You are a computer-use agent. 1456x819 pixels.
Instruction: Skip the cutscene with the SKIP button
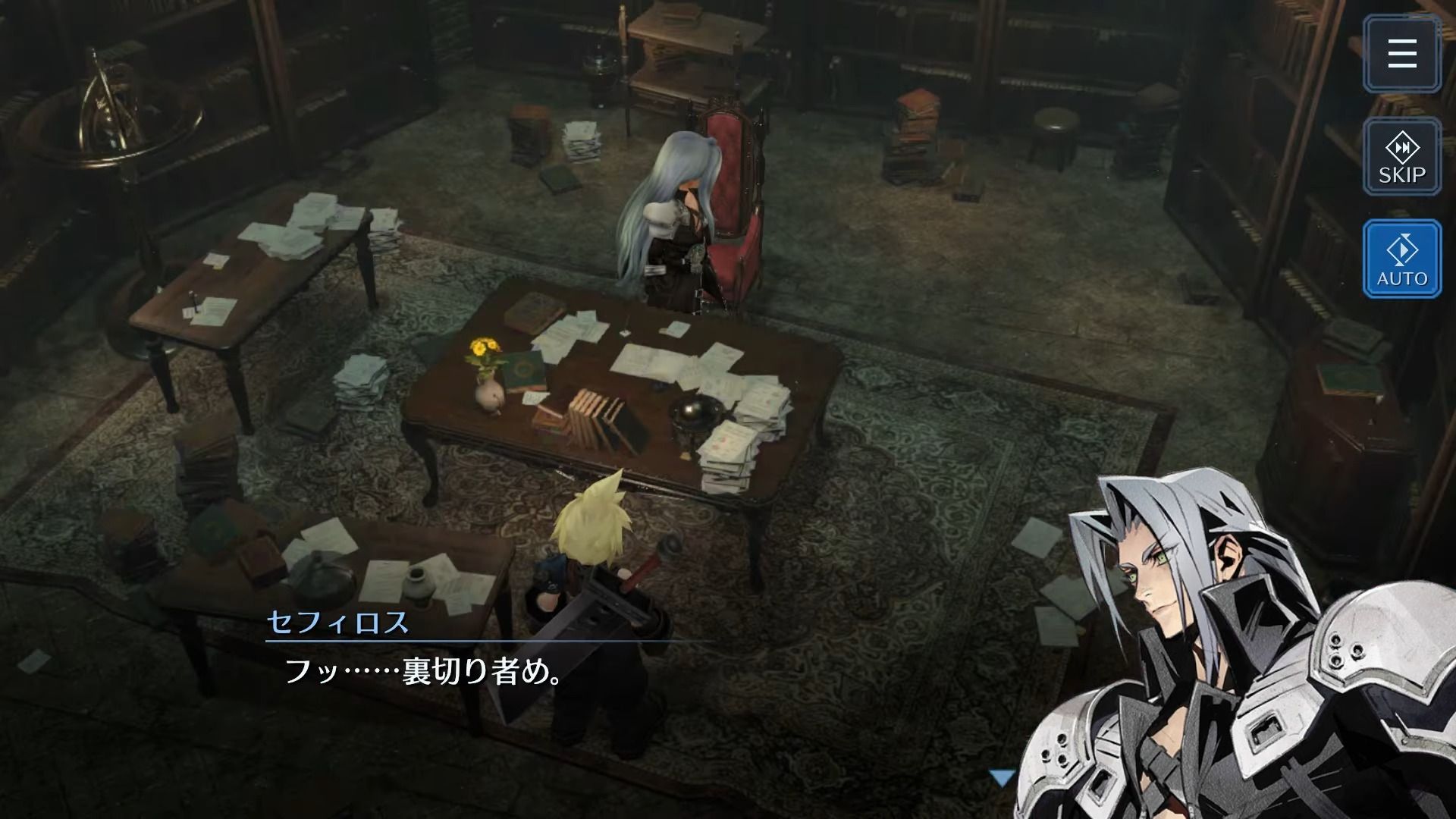coord(1402,158)
